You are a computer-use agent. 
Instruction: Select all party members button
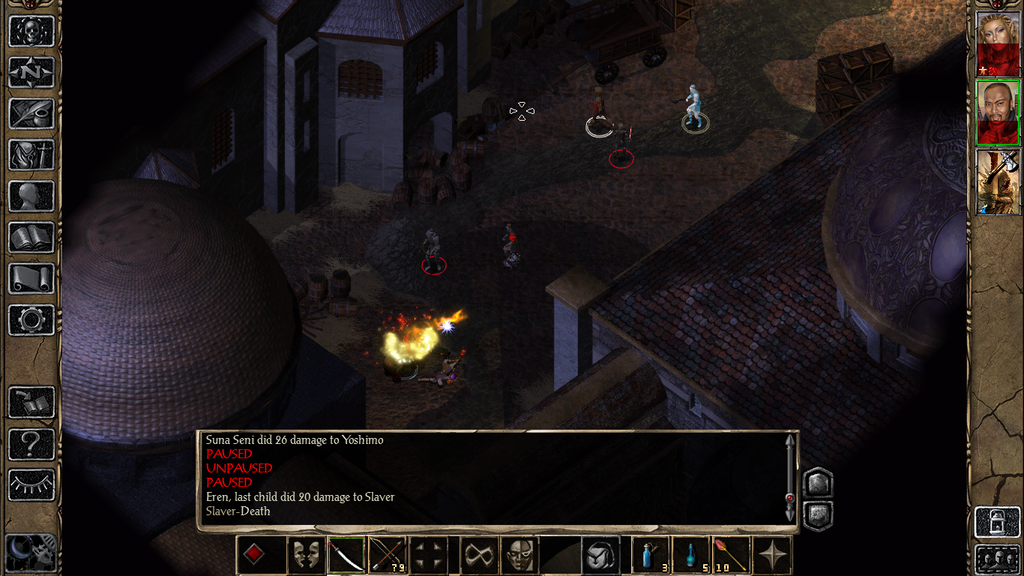point(997,558)
